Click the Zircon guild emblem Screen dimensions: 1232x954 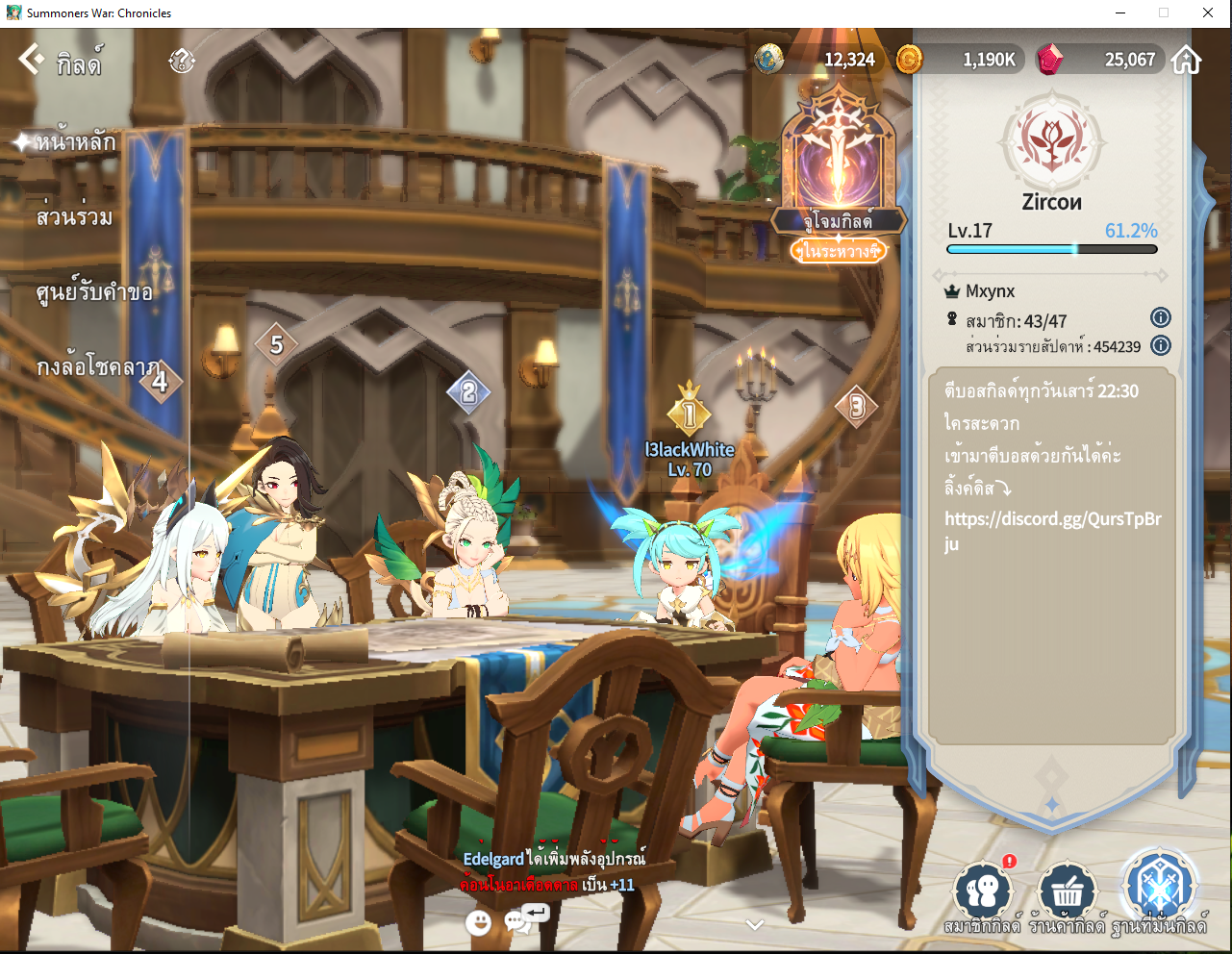tap(1052, 141)
